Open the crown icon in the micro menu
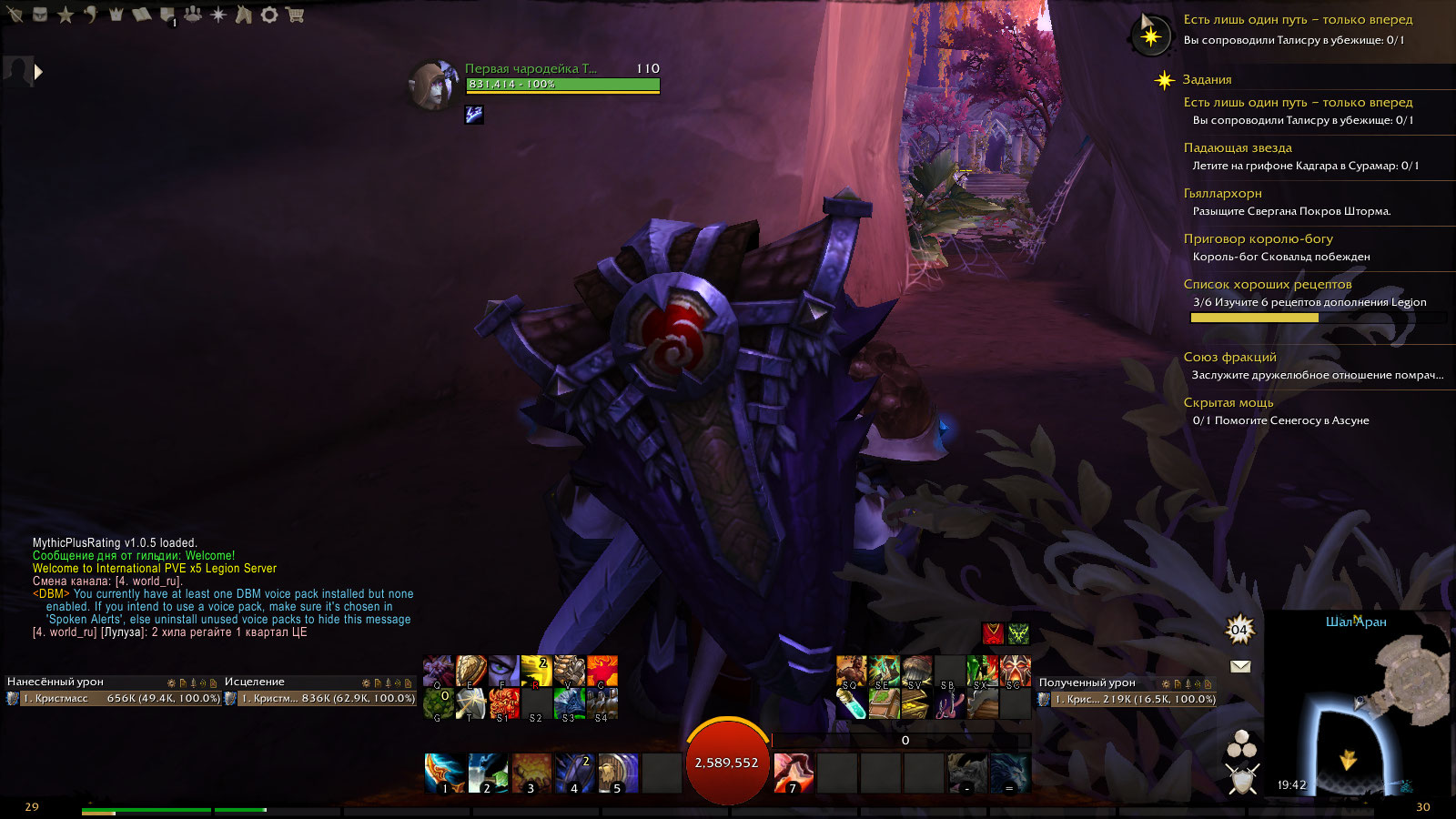This screenshot has height=819, width=1456. (x=116, y=15)
